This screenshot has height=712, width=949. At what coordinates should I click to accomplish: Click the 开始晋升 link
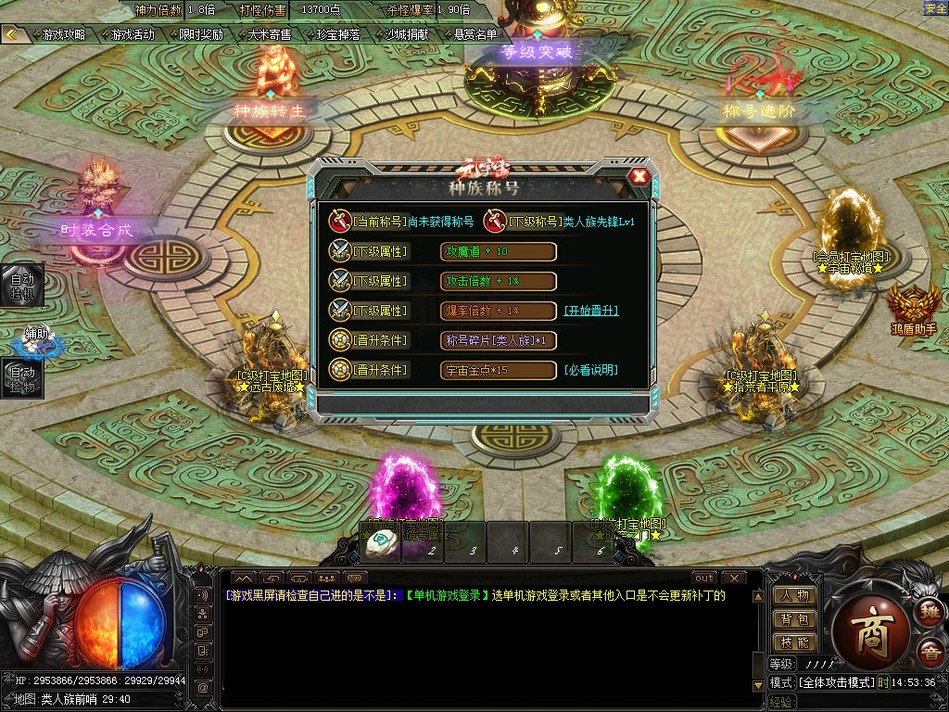point(591,310)
